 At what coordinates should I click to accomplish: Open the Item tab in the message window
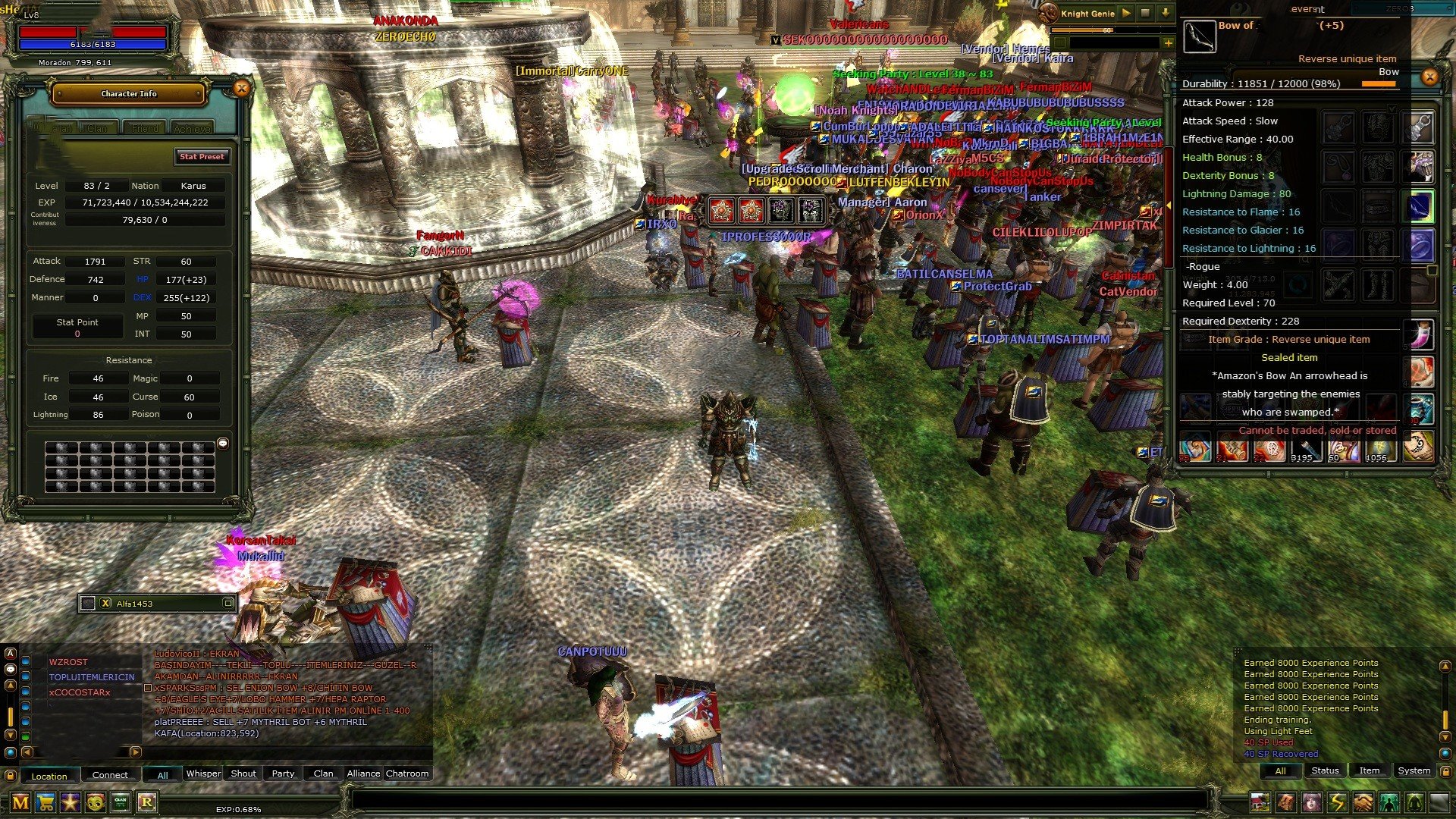click(x=1368, y=770)
